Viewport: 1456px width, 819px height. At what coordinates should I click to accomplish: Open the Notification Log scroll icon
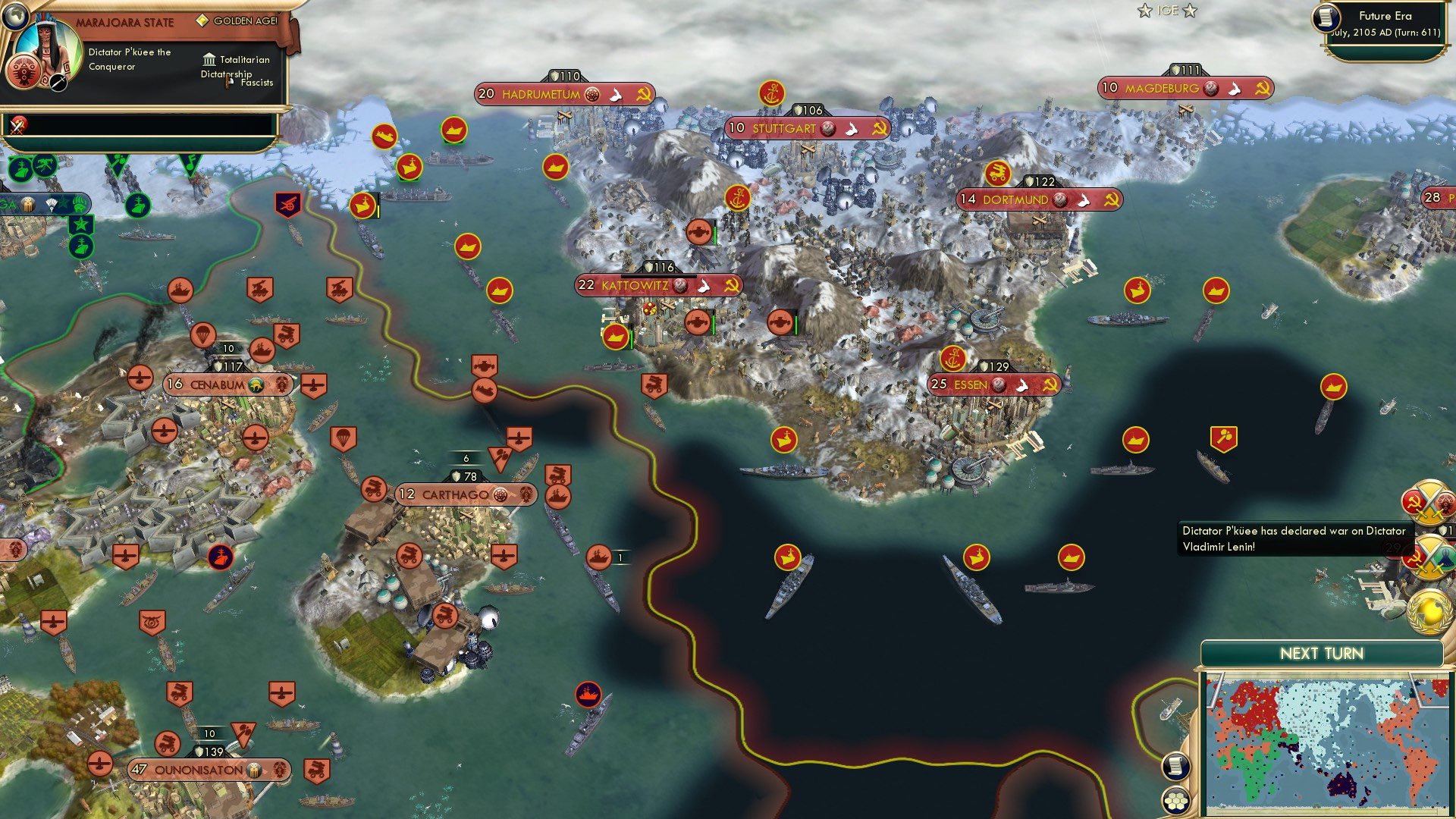(x=1176, y=767)
